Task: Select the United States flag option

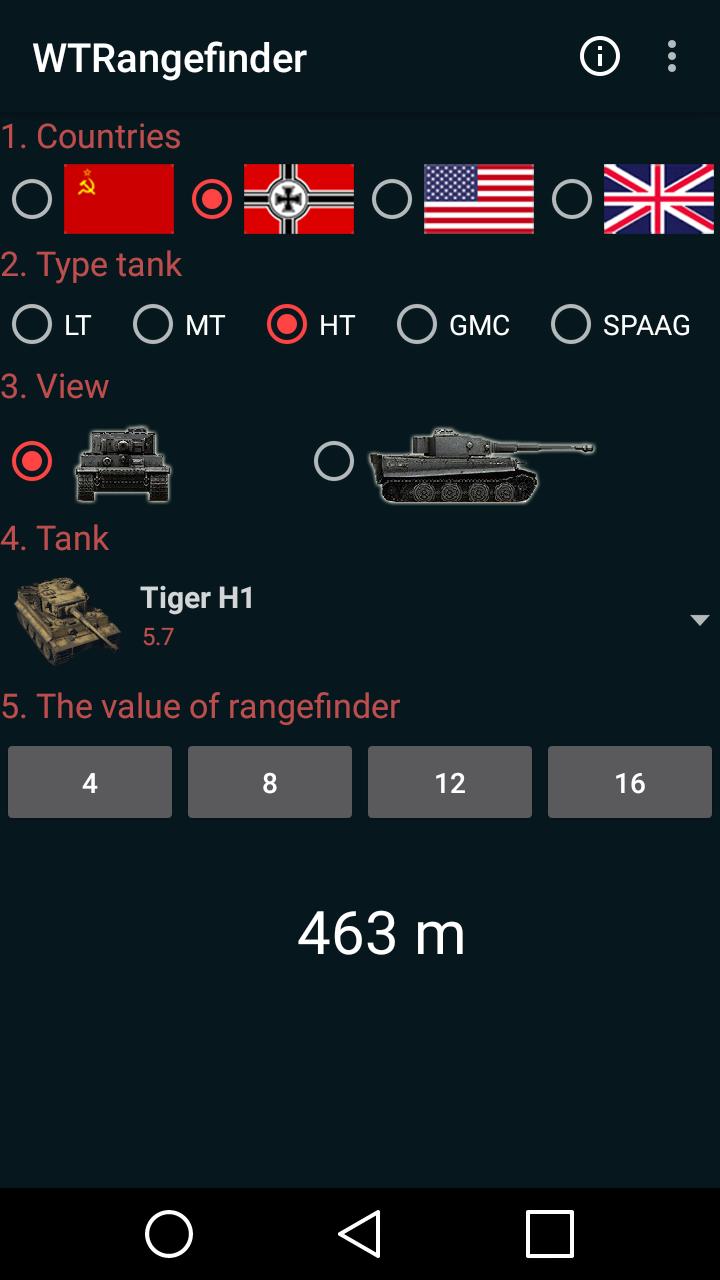Action: 392,199
